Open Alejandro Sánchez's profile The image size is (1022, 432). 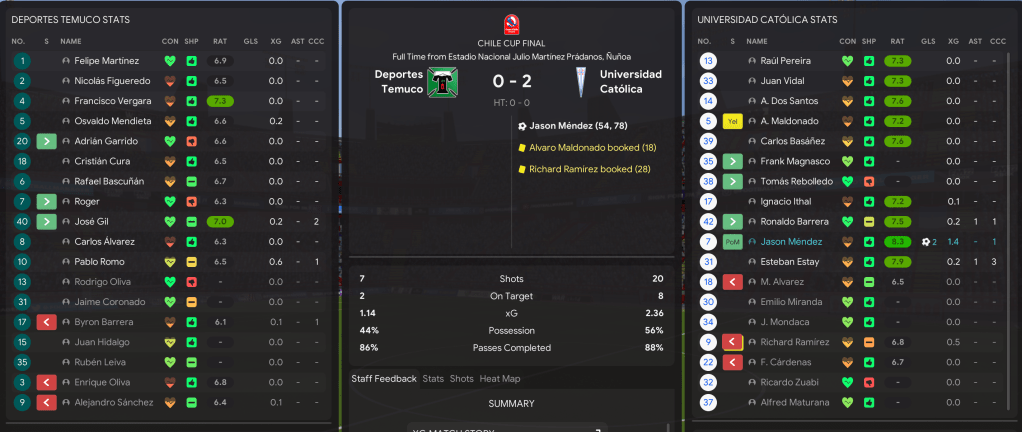(114, 402)
